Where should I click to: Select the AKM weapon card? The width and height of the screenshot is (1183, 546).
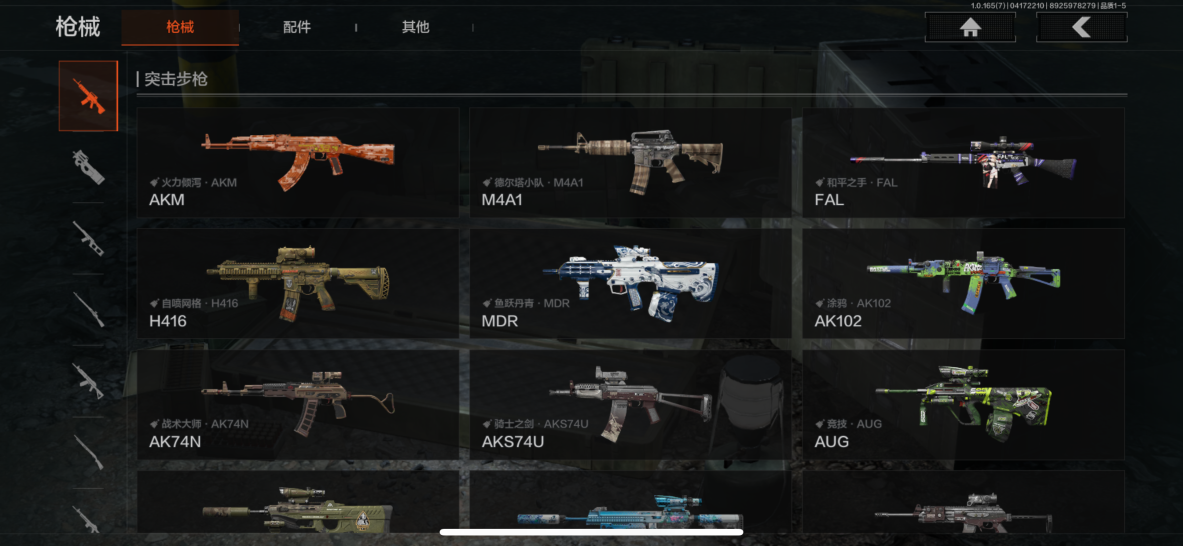click(298, 162)
